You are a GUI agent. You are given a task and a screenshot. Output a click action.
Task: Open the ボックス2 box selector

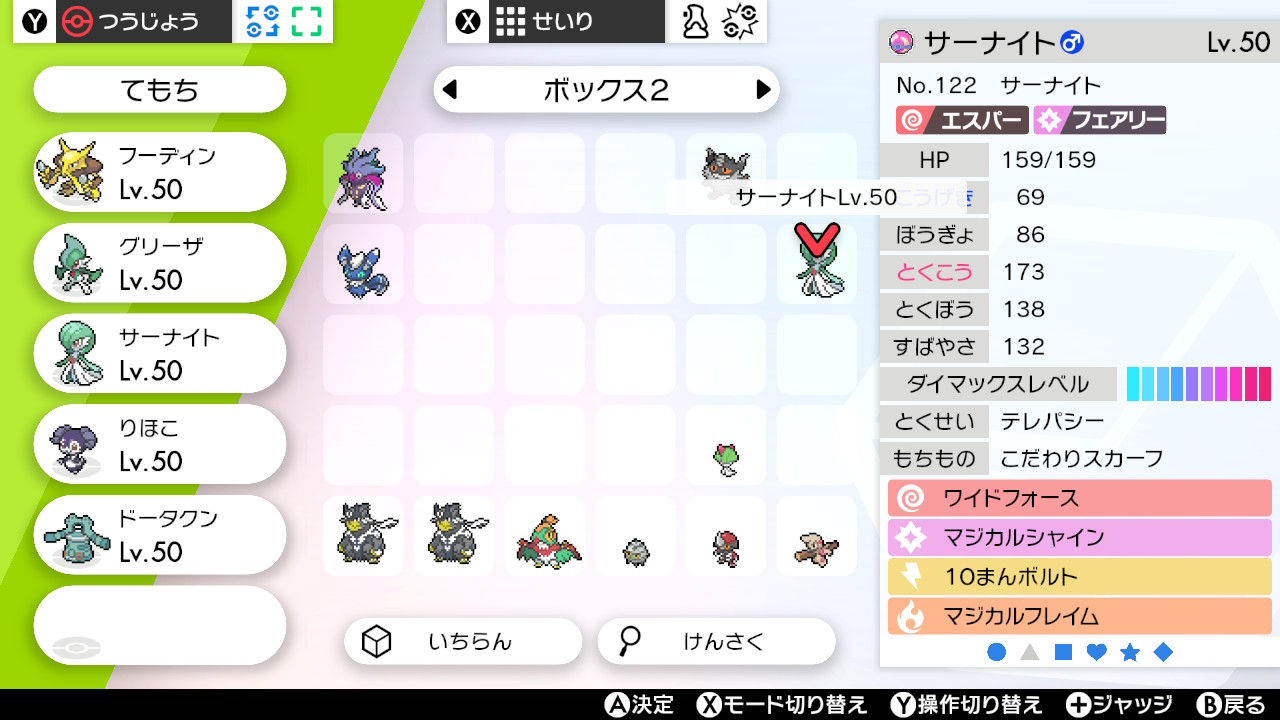[x=606, y=89]
